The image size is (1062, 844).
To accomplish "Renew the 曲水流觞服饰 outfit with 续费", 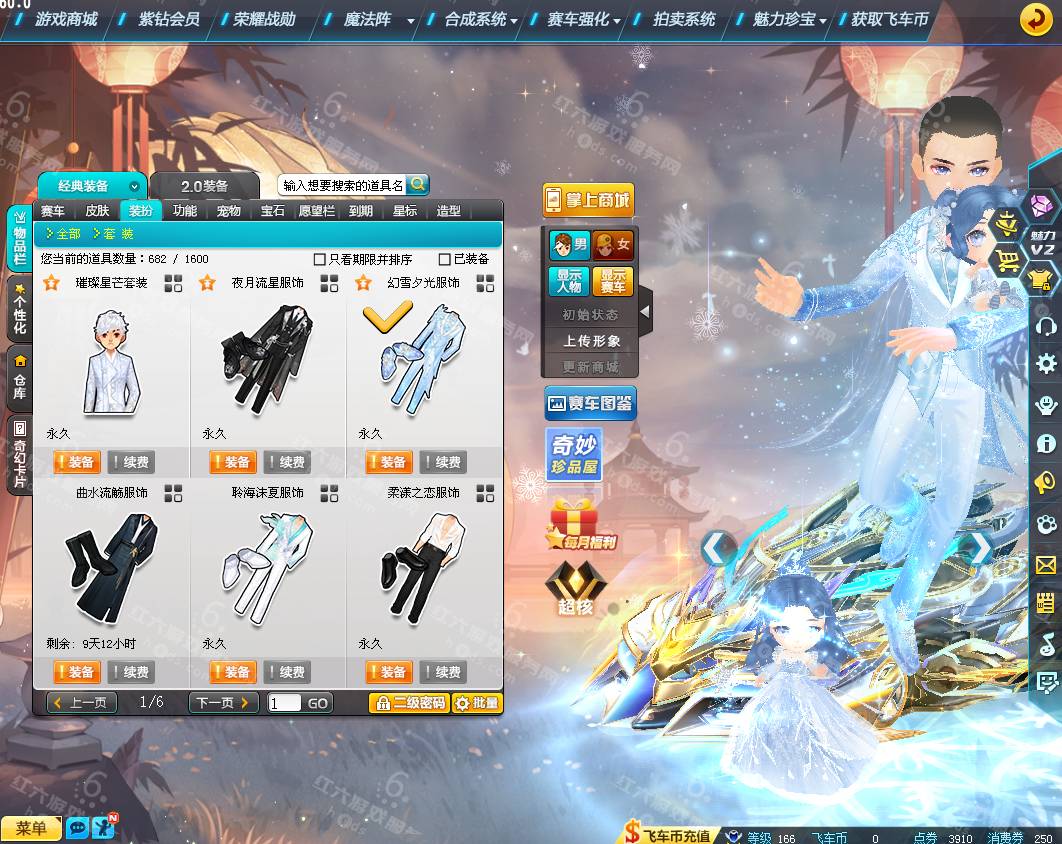I will (x=131, y=672).
